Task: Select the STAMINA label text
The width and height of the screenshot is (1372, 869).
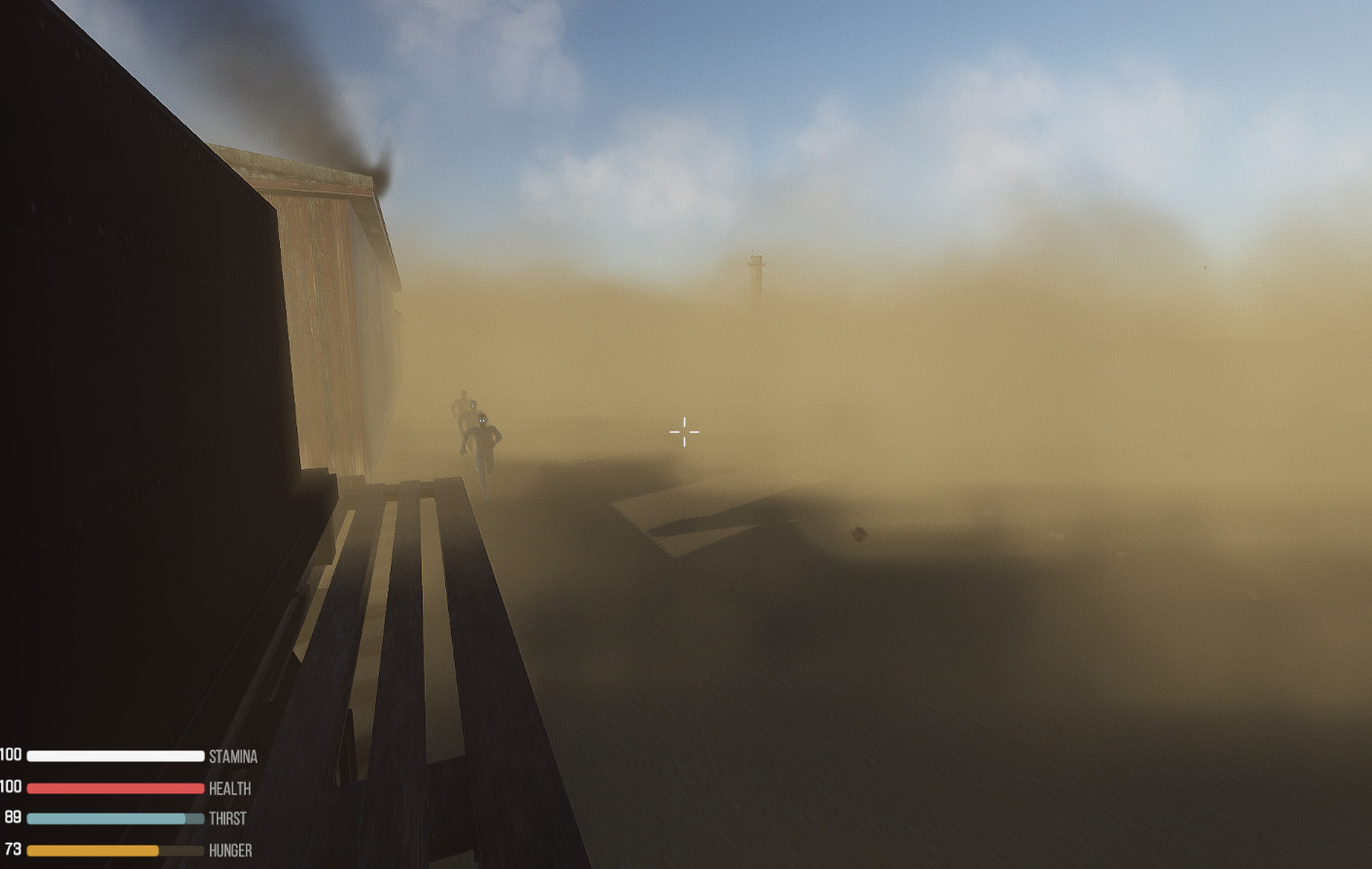Action: 233,756
